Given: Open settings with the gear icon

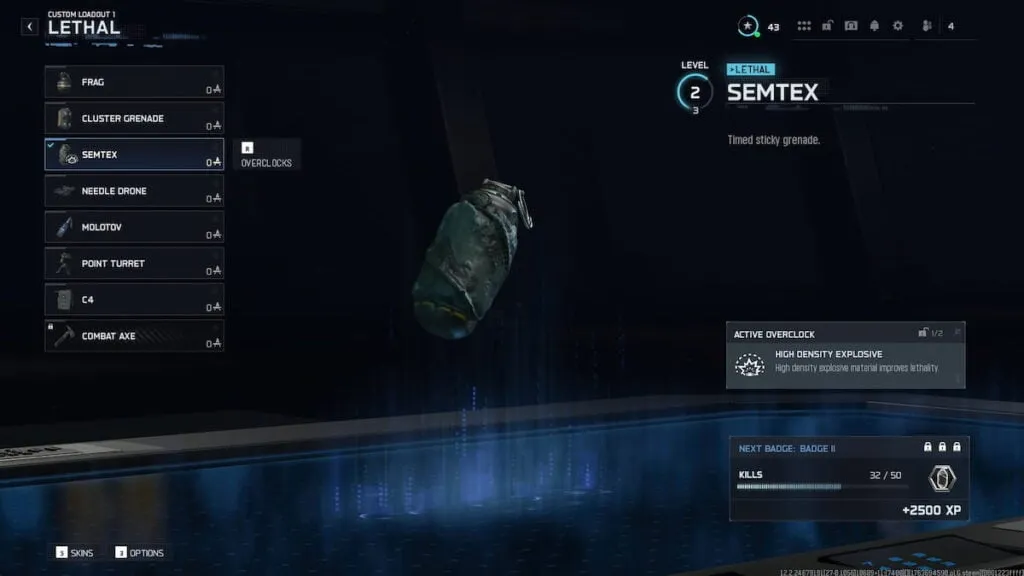Looking at the screenshot, I should click(x=897, y=26).
